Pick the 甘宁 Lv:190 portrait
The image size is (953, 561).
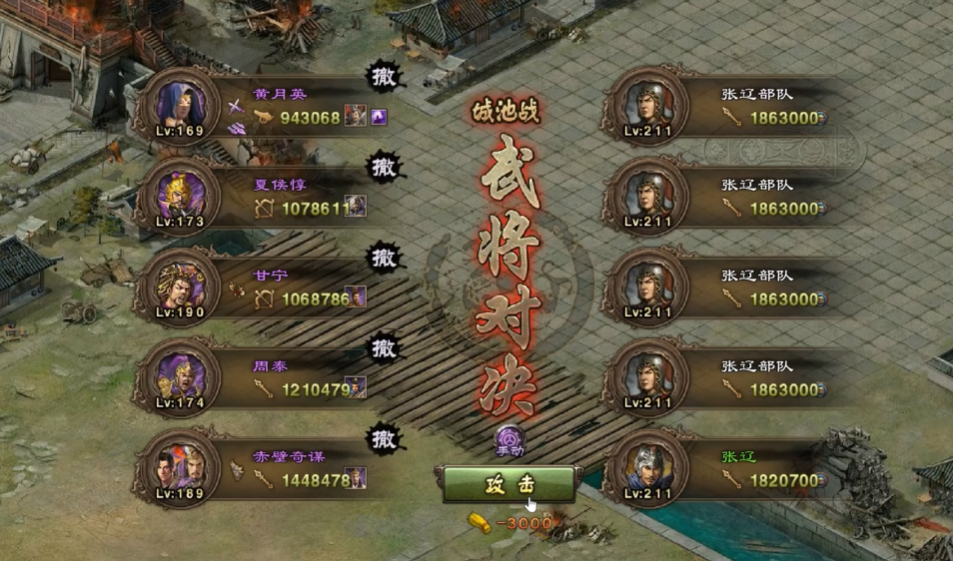(181, 285)
